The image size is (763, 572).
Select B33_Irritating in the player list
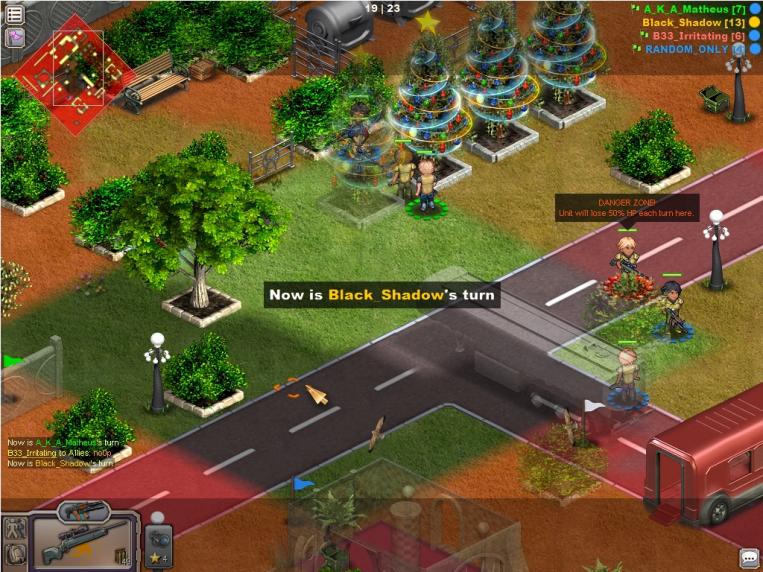click(692, 35)
